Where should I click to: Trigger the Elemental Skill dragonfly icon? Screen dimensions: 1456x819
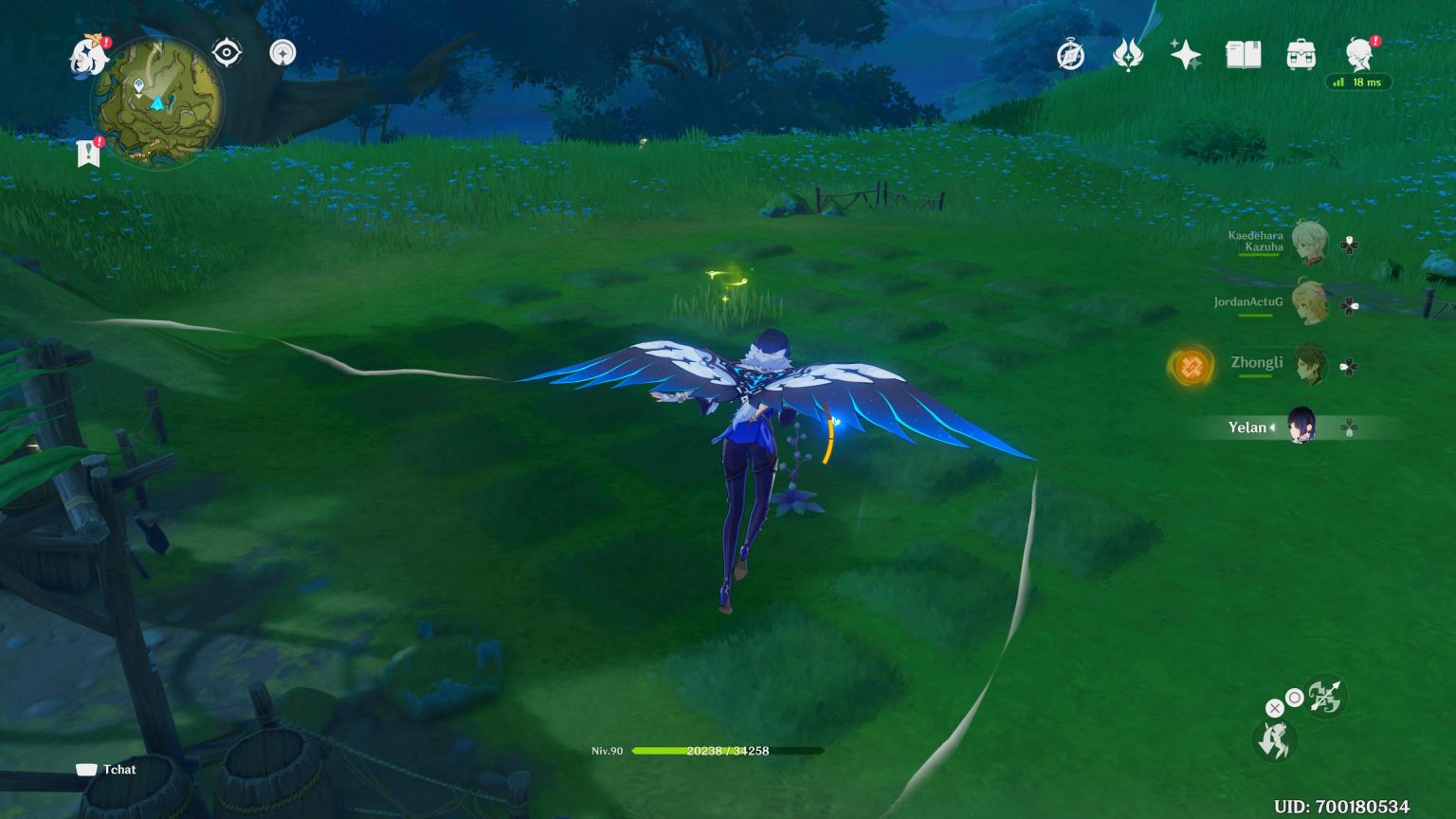coord(1275,744)
